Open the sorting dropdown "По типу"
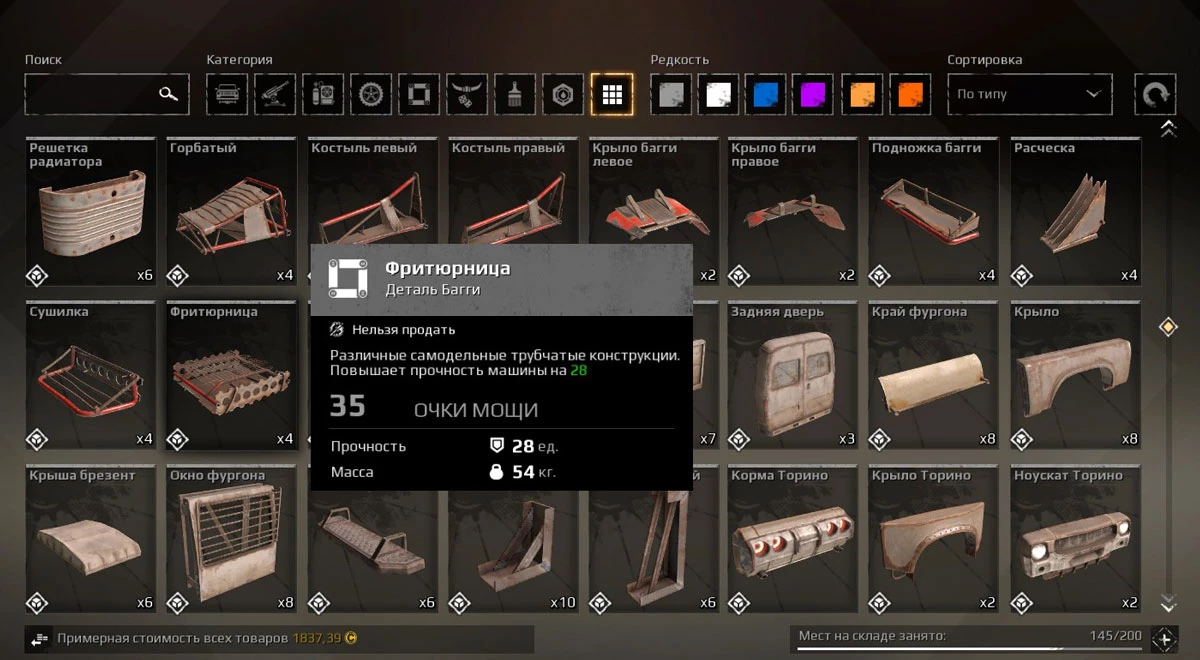The height and width of the screenshot is (660, 1200). point(1029,94)
